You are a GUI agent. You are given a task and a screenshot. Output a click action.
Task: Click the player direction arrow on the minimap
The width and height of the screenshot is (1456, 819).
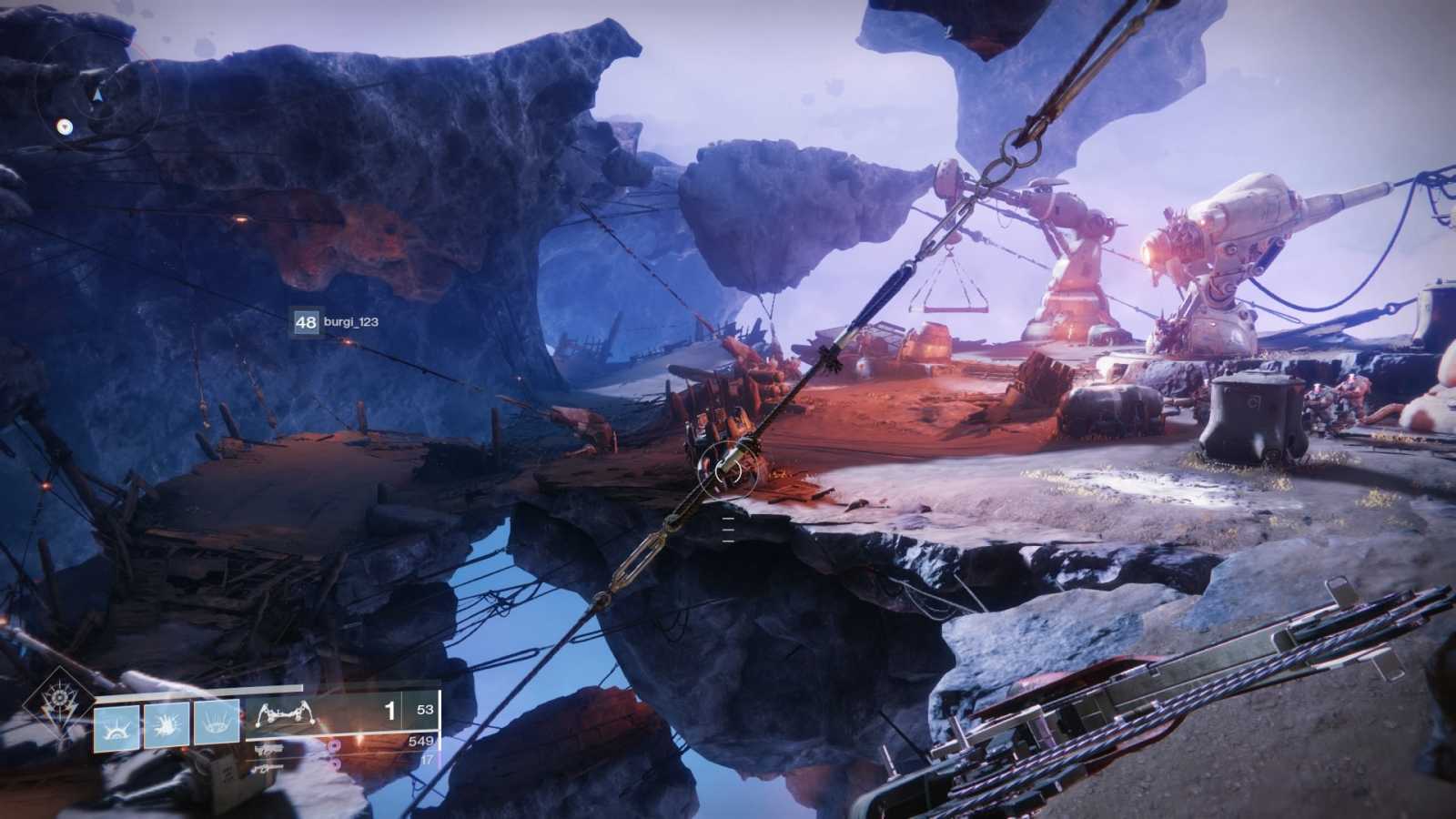tap(97, 94)
